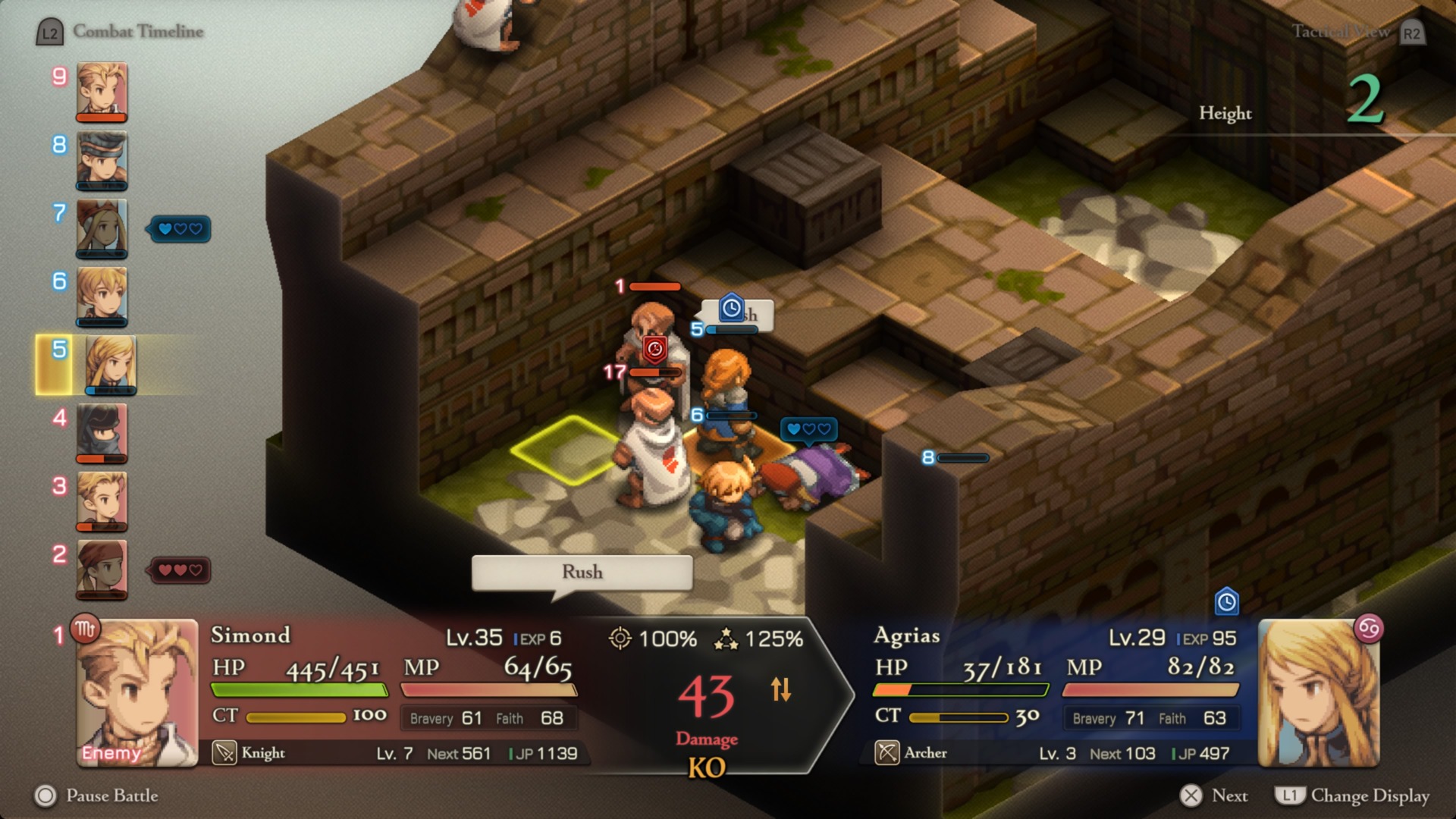Click Simond's yellow CT gauge at 100
Image resolution: width=1456 pixels, height=819 pixels.
296,717
